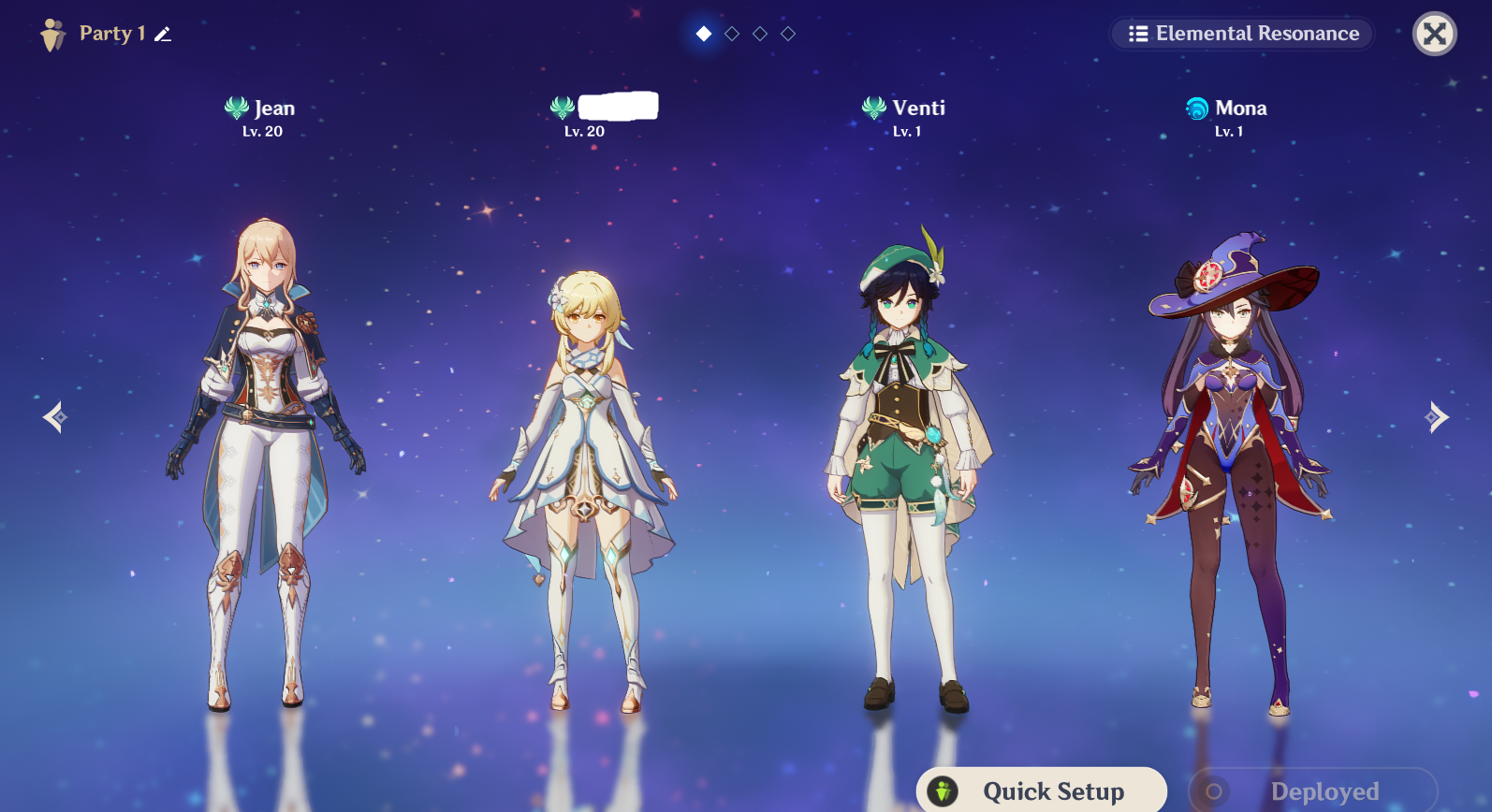This screenshot has width=1492, height=812.
Task: Jump to the second party page dot
Action: tap(732, 34)
